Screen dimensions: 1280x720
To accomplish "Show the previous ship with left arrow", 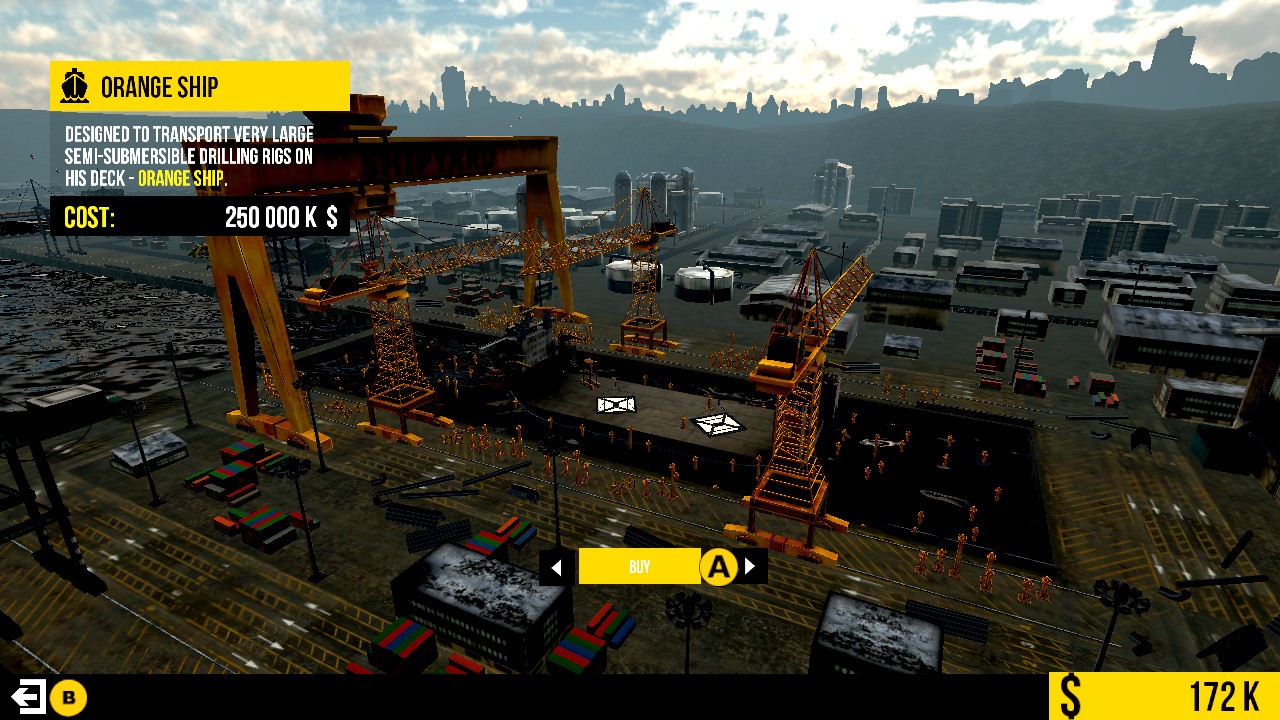I will (x=557, y=568).
